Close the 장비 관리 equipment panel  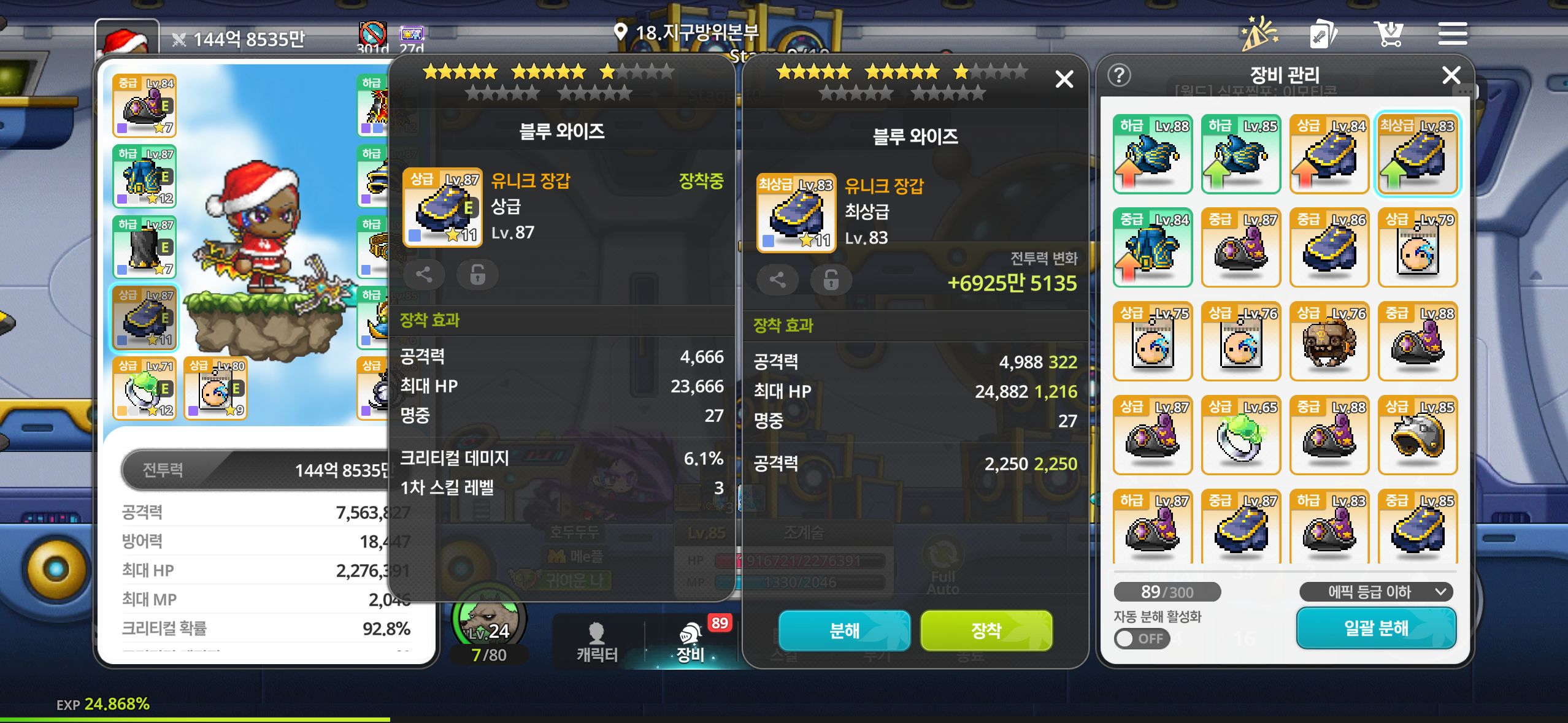click(x=1451, y=75)
